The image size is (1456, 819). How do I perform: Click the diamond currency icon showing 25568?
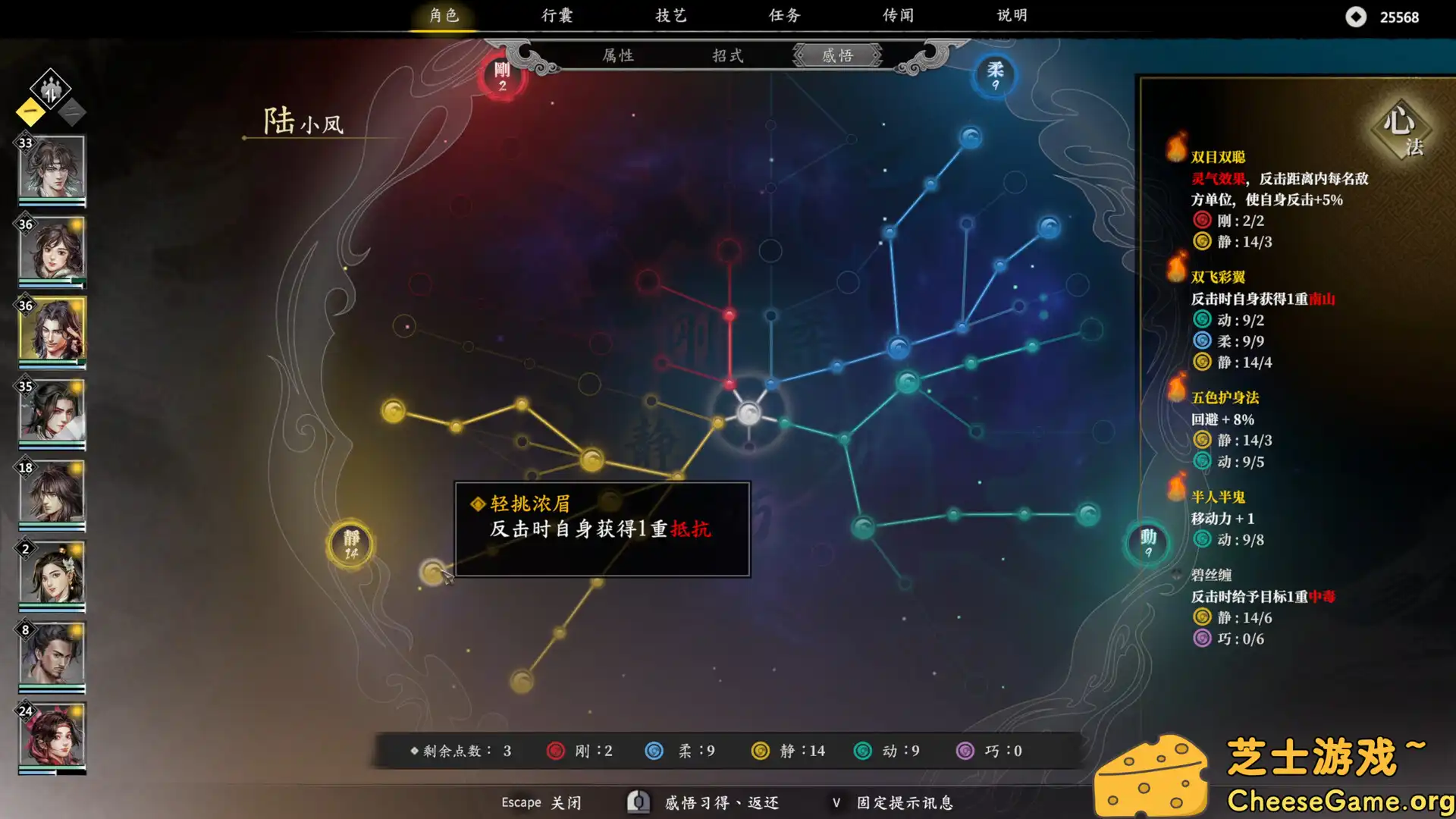(1357, 17)
